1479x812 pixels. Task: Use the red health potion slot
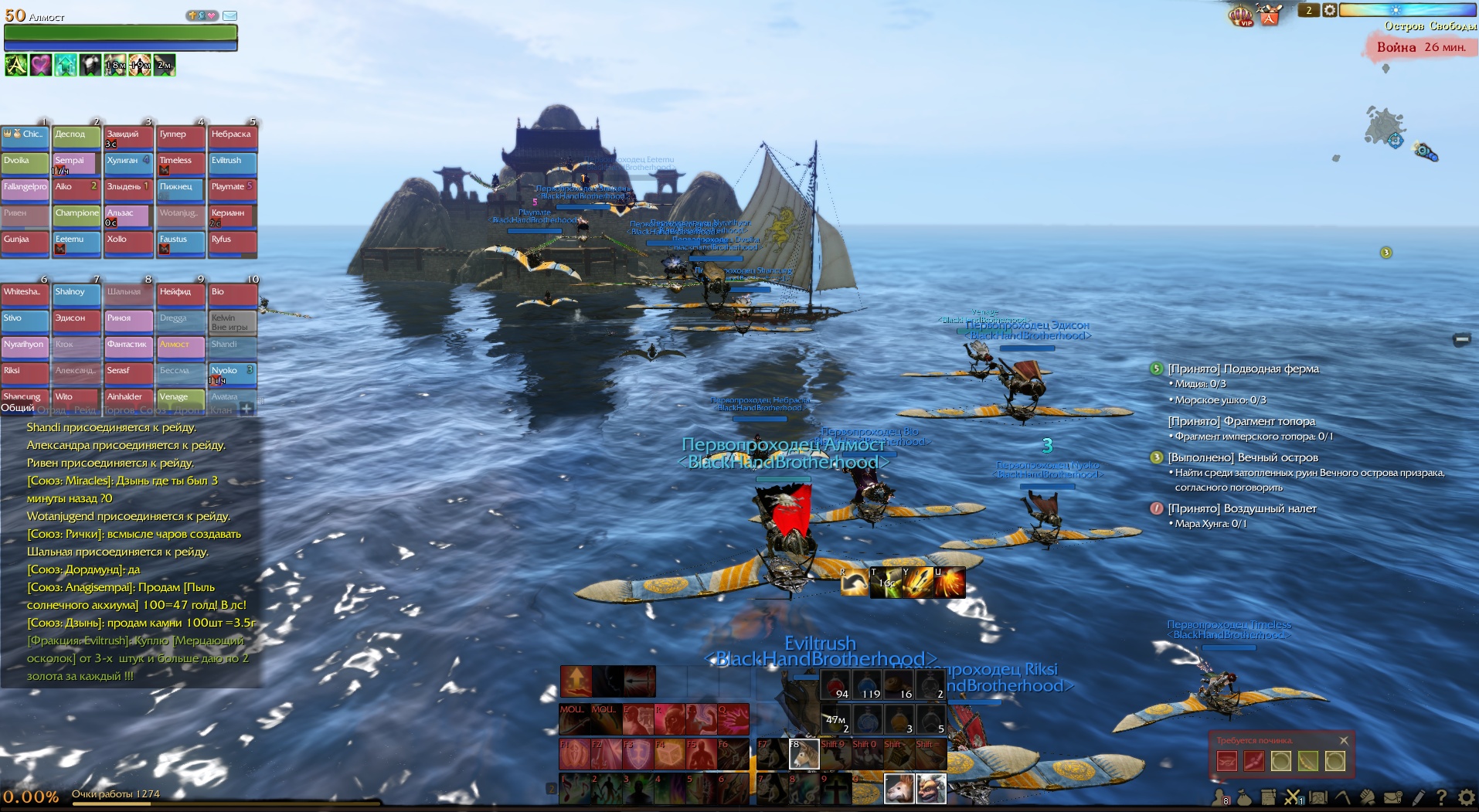(x=835, y=685)
